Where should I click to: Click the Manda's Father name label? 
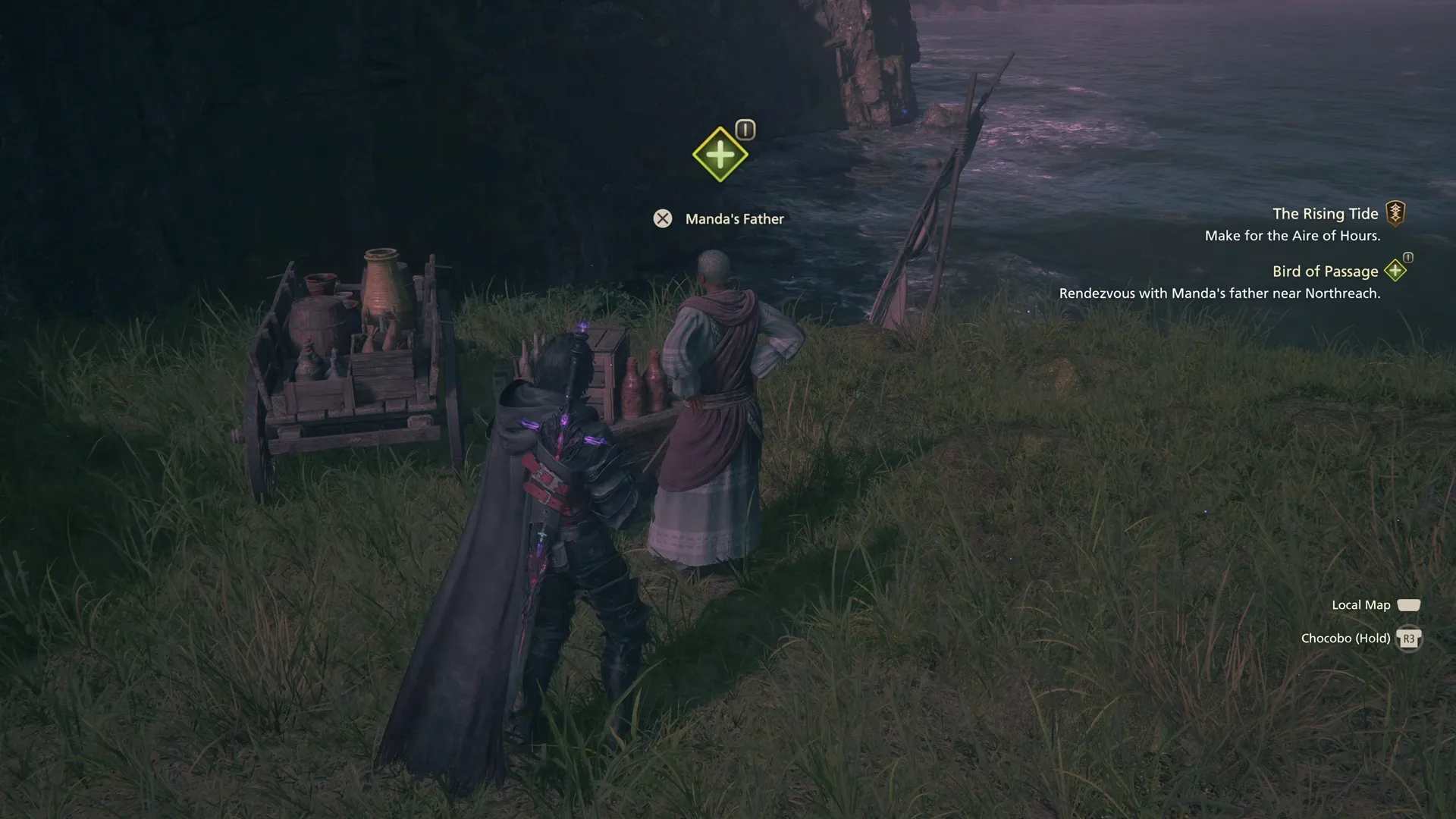tap(734, 218)
